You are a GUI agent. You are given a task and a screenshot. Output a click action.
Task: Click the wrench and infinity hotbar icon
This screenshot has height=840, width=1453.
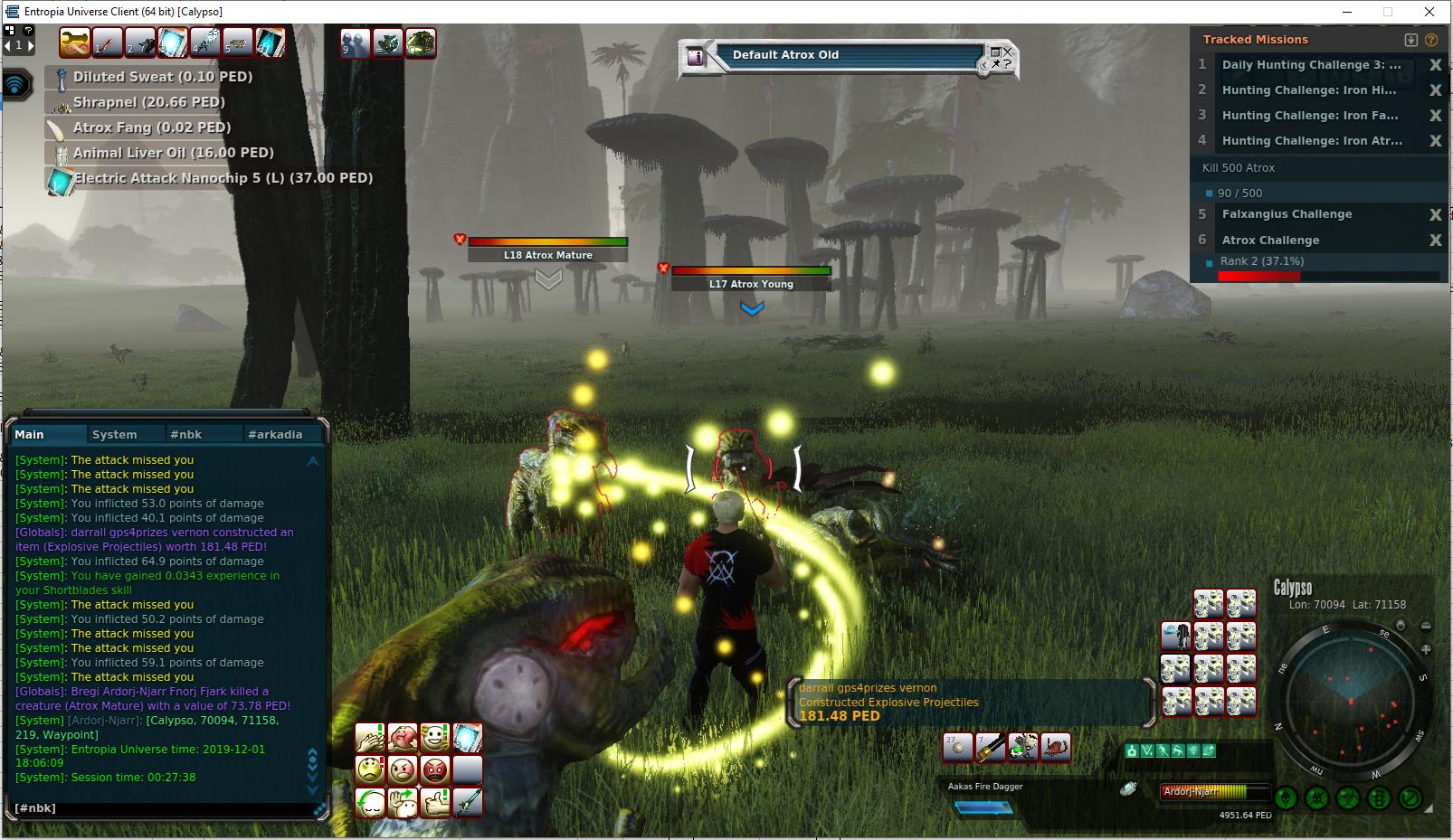75,42
